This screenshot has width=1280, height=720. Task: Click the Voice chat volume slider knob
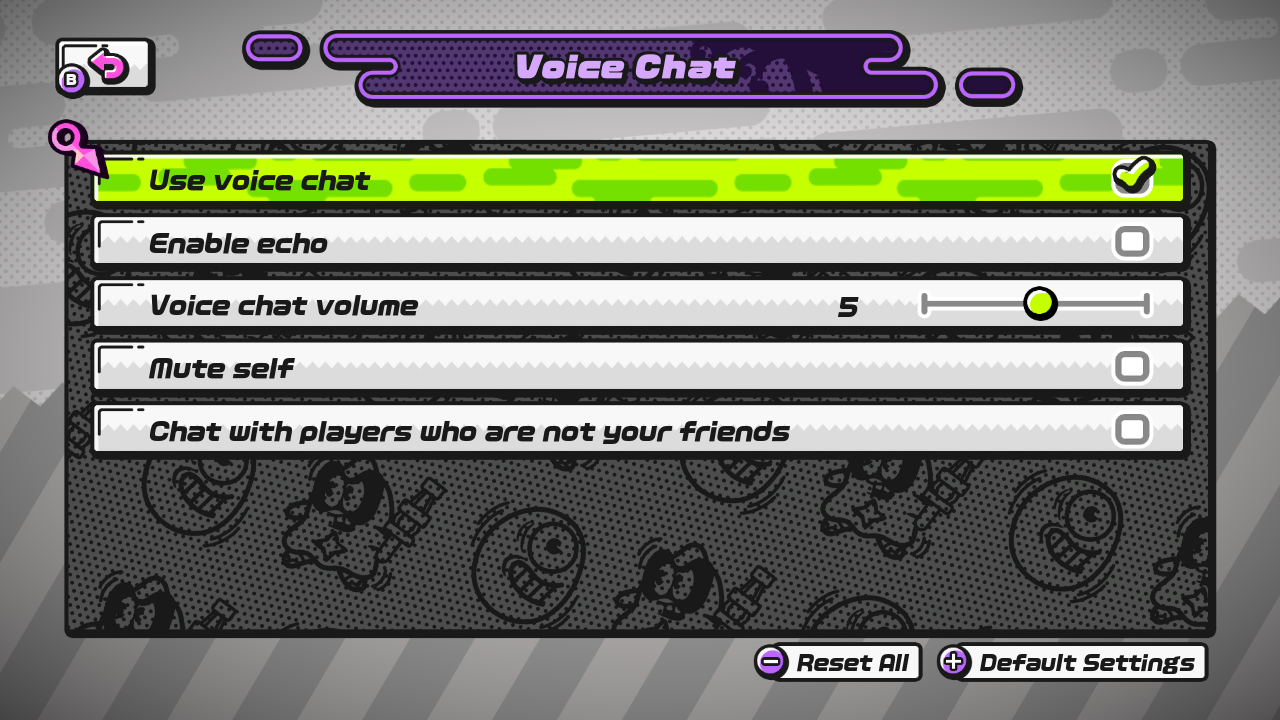pos(1040,304)
